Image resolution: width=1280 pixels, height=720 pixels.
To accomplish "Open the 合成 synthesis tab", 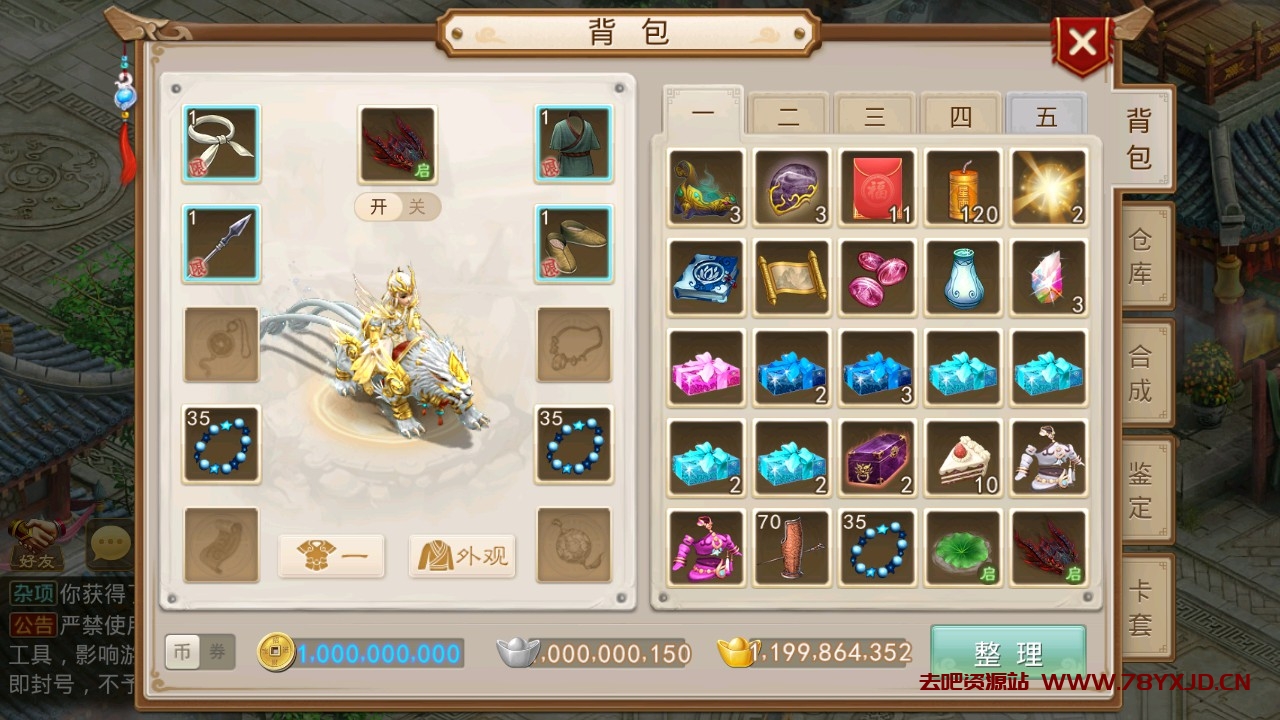I will pos(1141,373).
